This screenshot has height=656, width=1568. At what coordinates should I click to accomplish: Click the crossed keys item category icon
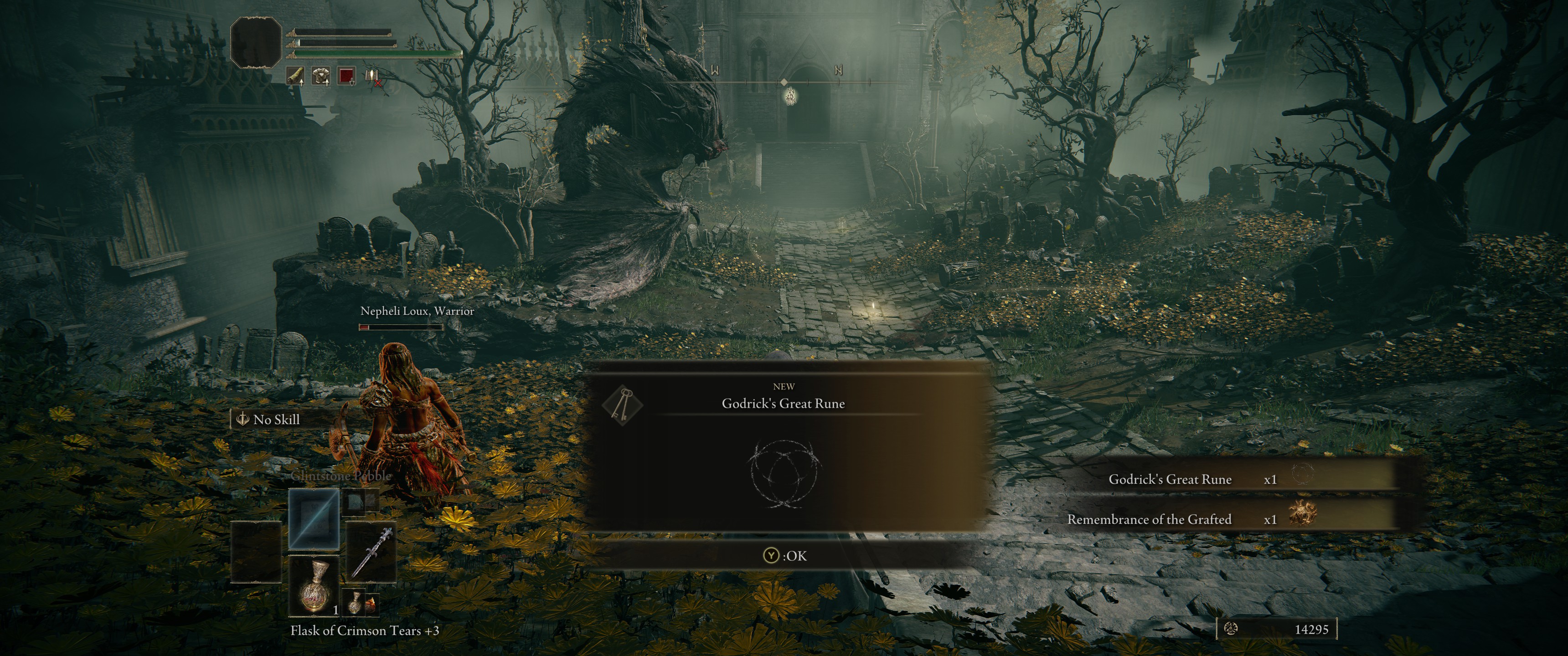pos(622,405)
